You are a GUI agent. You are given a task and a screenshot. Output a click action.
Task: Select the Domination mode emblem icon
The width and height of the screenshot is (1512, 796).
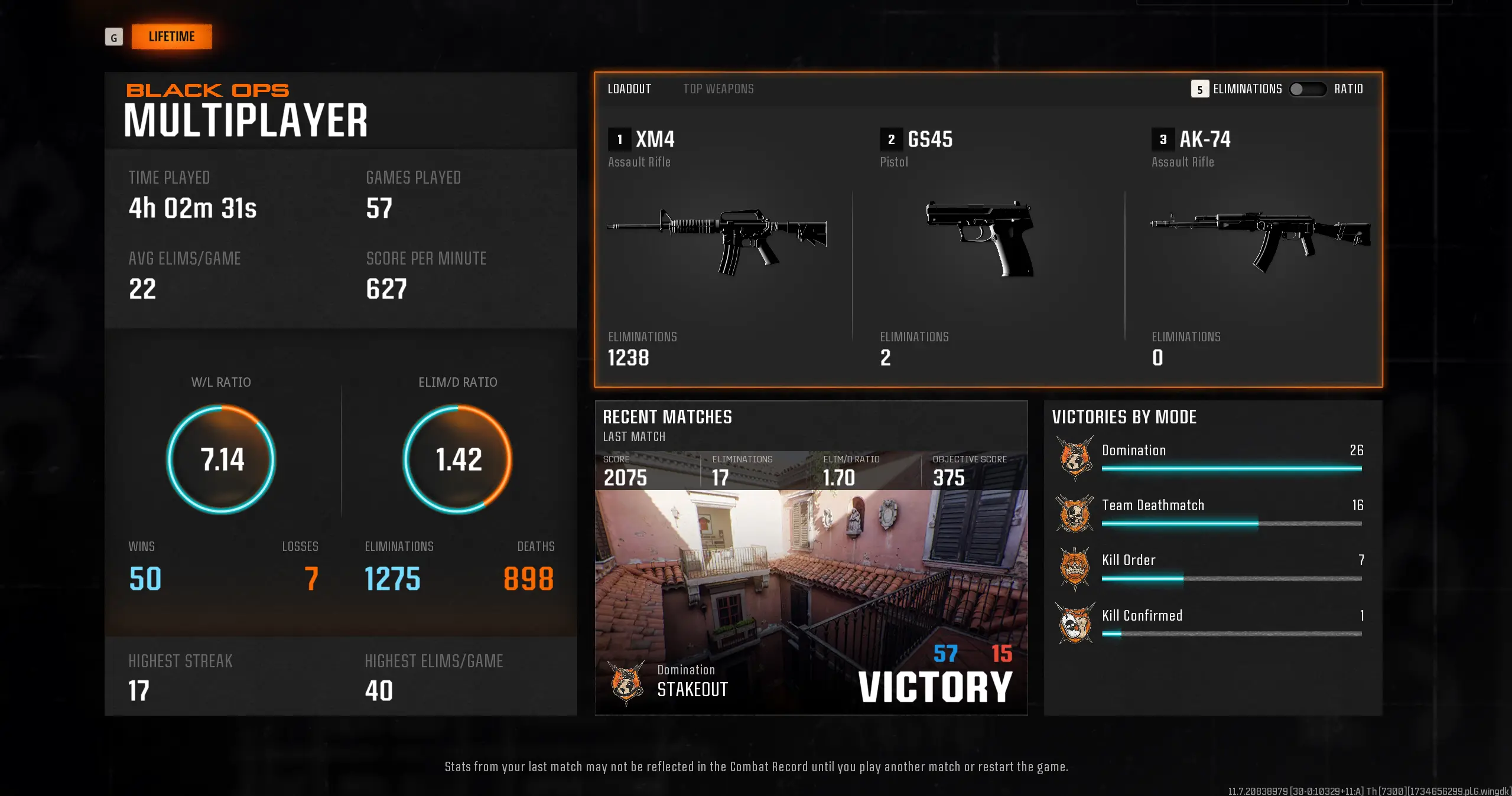(1075, 458)
